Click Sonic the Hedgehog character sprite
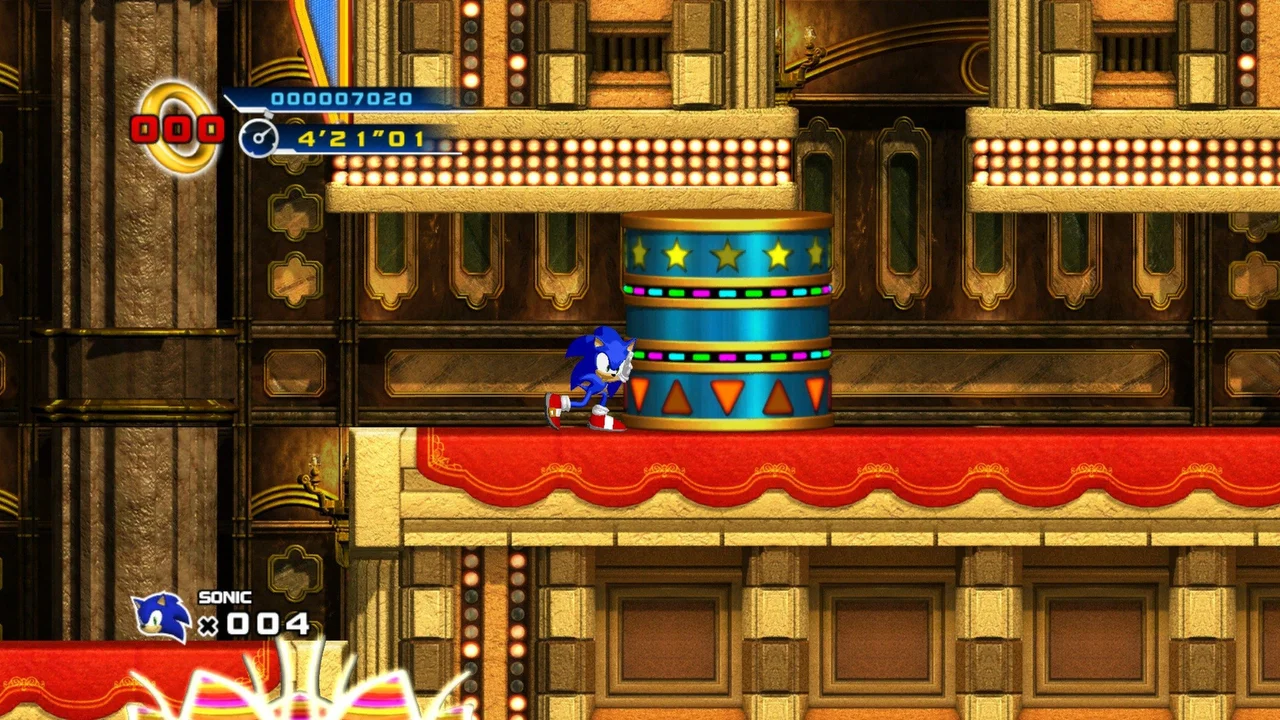This screenshot has width=1280, height=720. click(x=597, y=375)
